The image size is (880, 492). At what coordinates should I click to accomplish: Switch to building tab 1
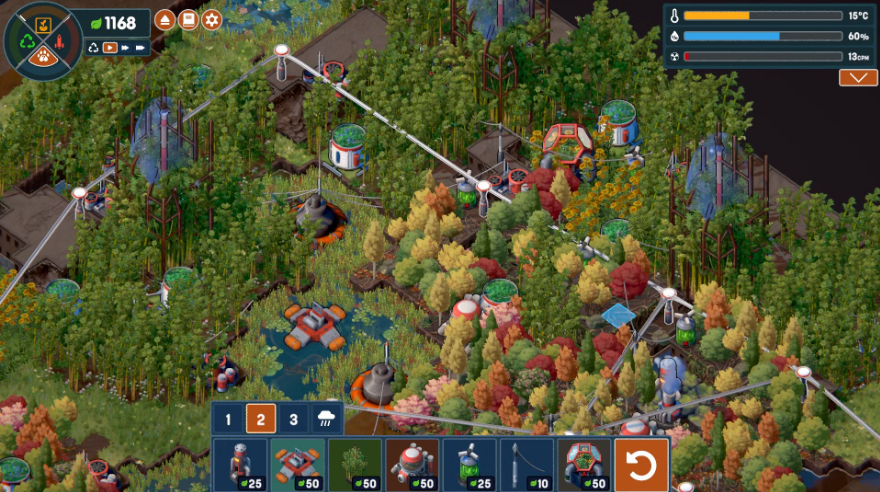[x=228, y=420]
